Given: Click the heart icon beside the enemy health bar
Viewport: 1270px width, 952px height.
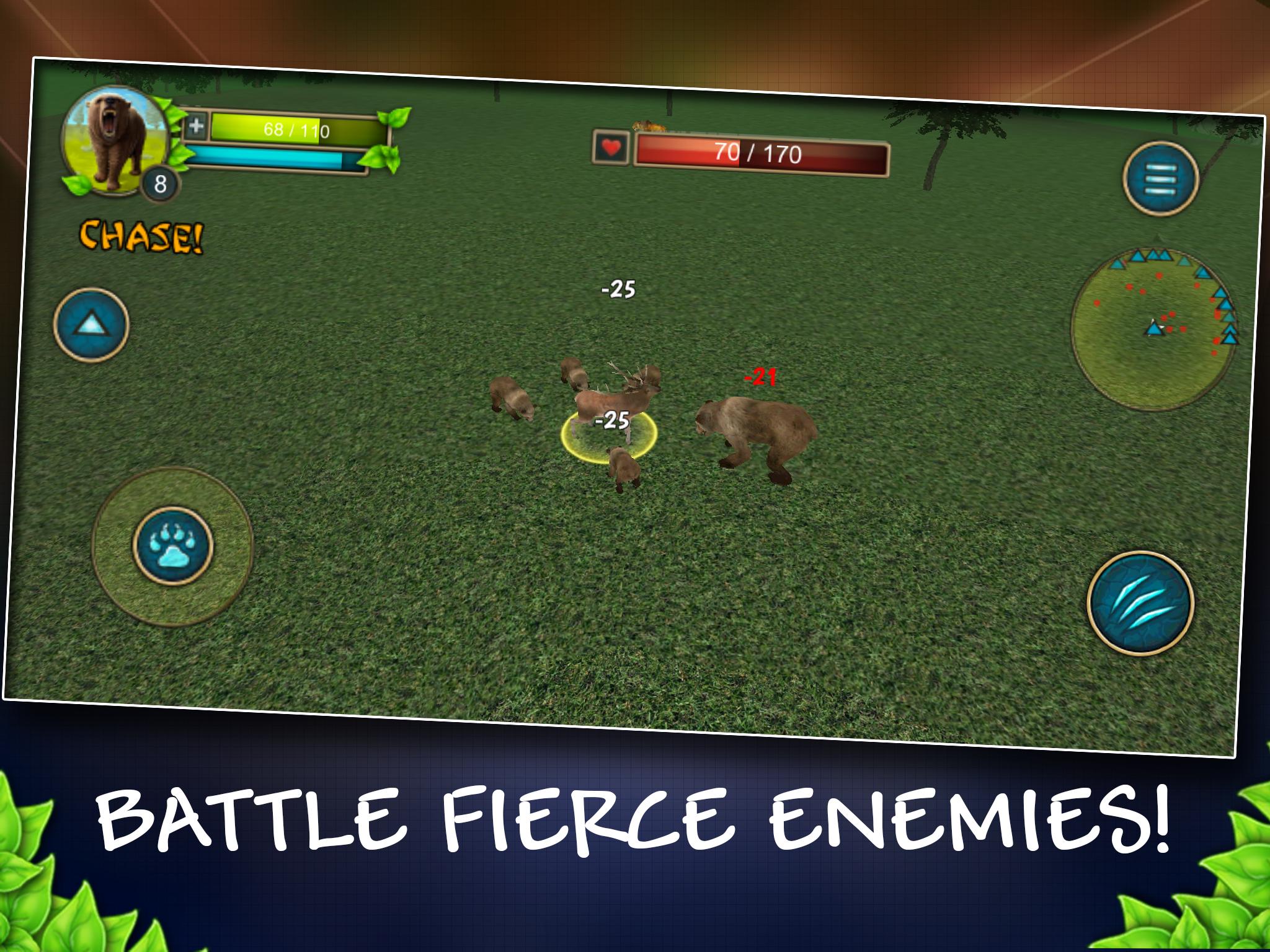Looking at the screenshot, I should pyautogui.click(x=610, y=148).
